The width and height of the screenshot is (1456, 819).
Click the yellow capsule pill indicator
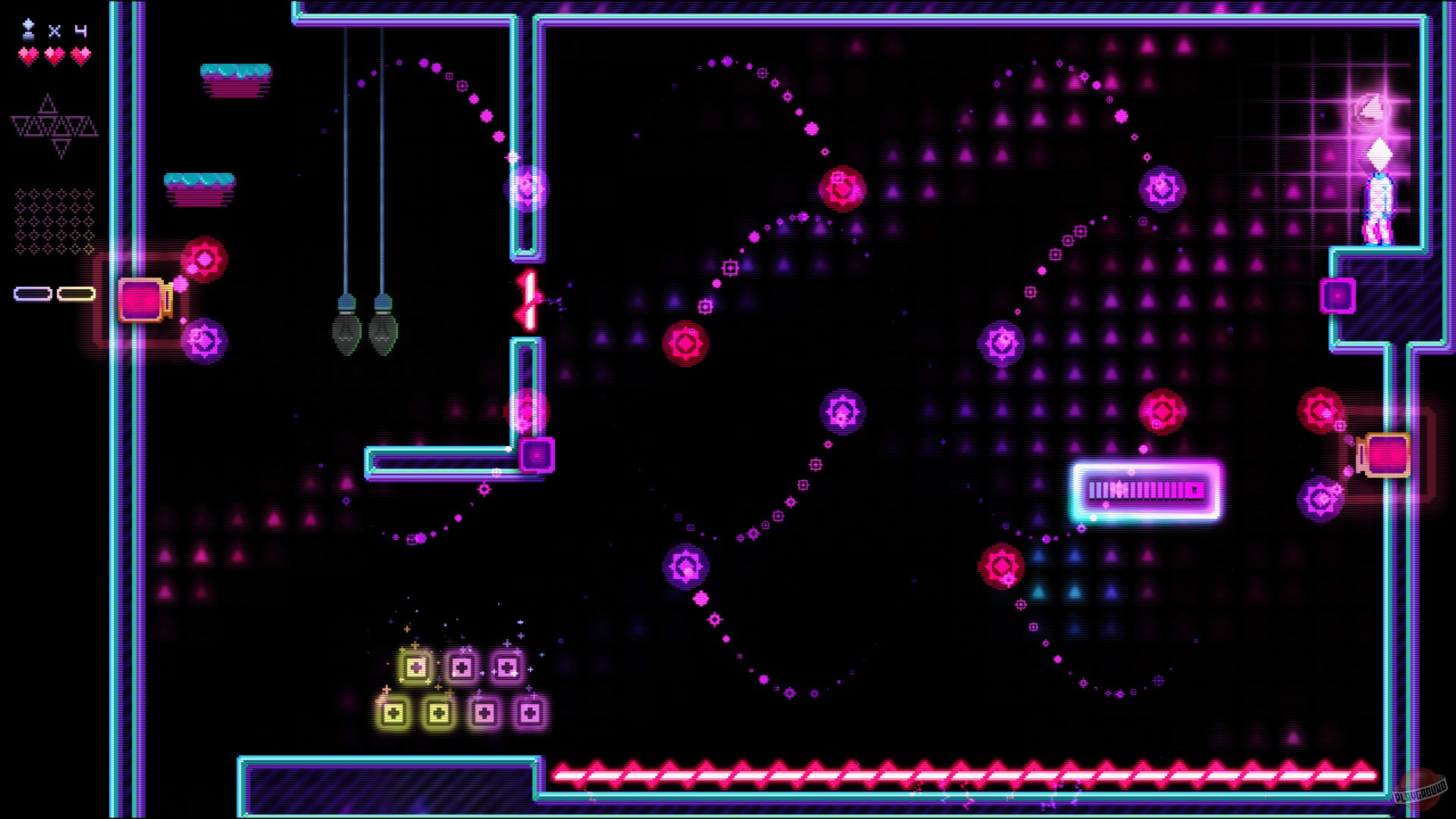point(76,293)
